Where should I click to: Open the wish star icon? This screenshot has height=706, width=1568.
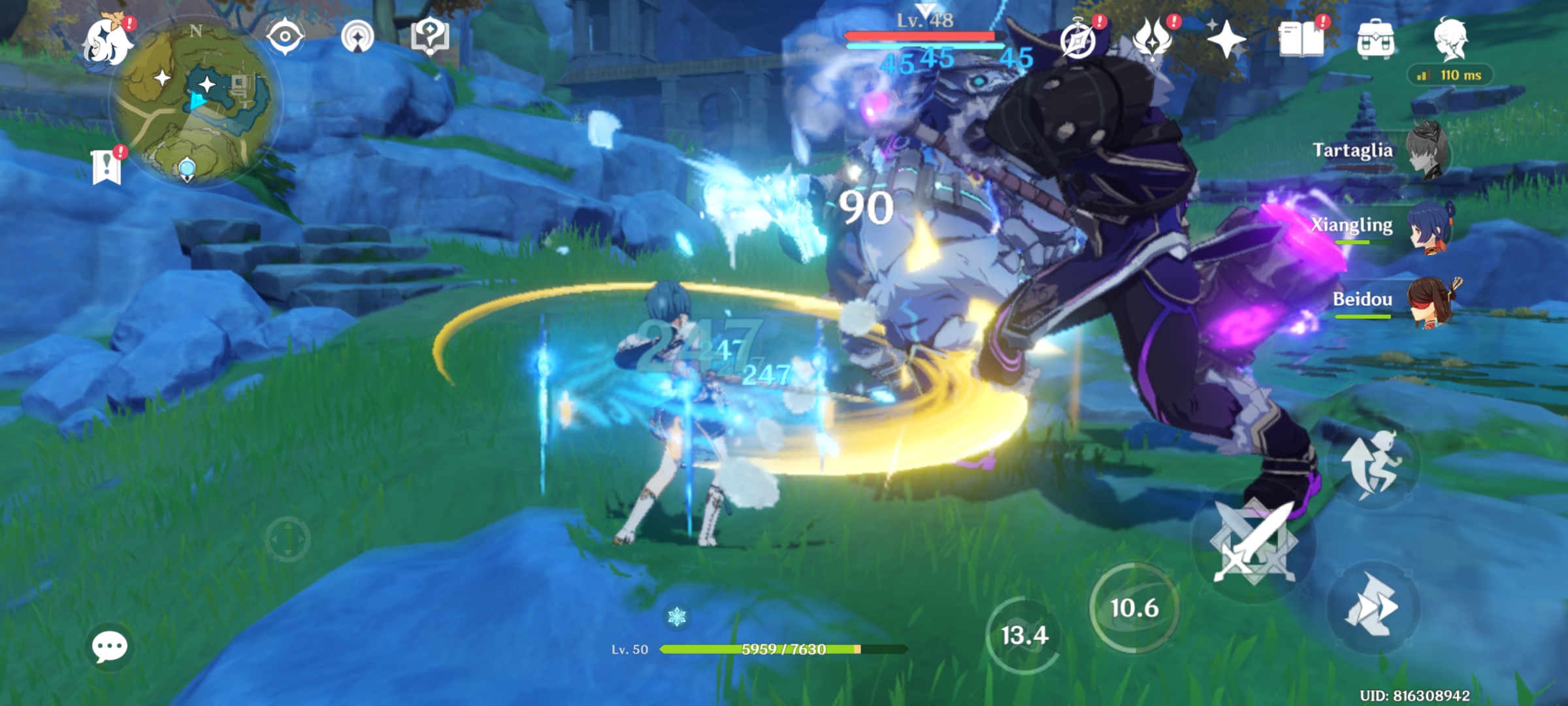point(1226,41)
